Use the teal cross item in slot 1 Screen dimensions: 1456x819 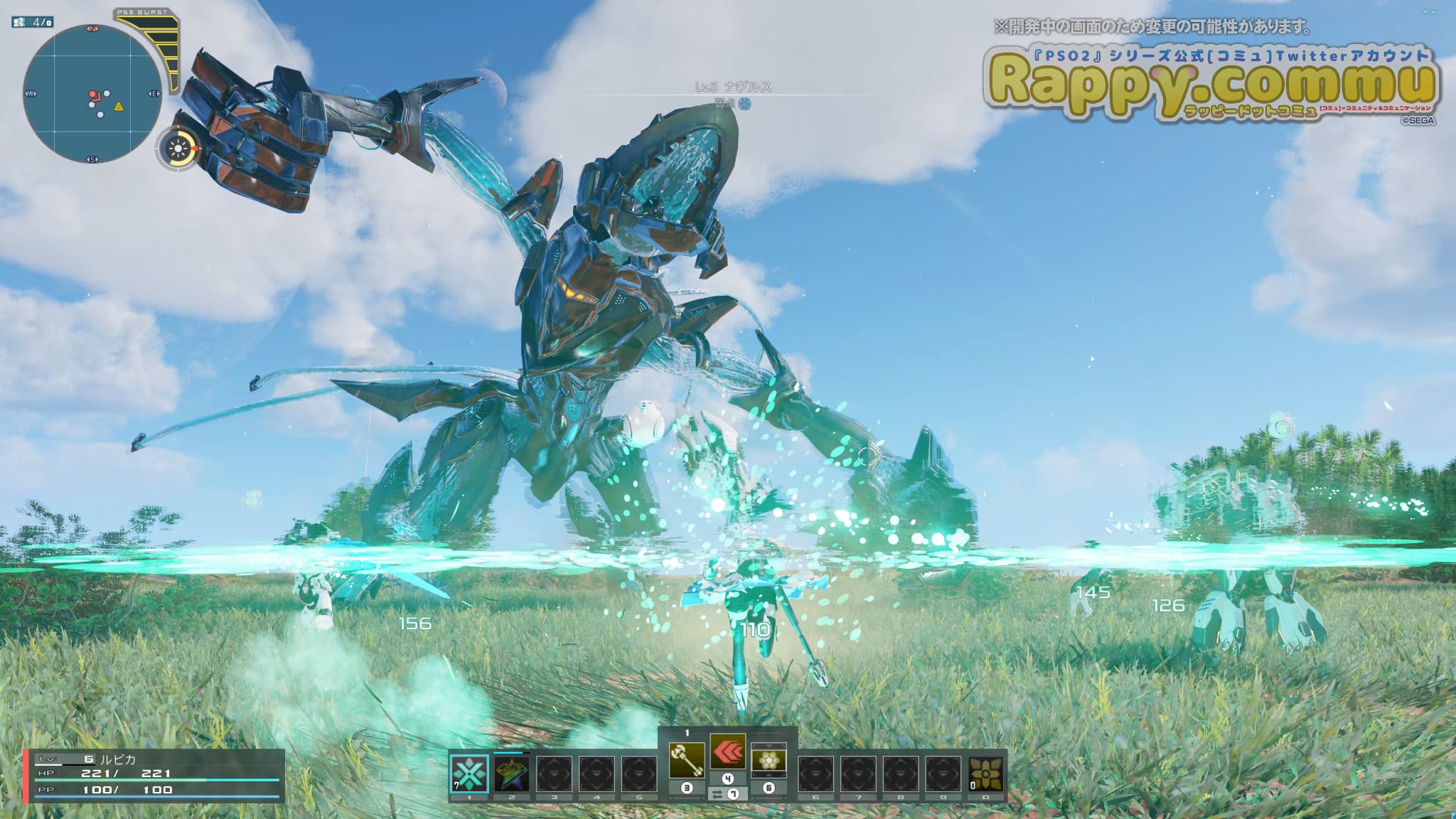[470, 774]
